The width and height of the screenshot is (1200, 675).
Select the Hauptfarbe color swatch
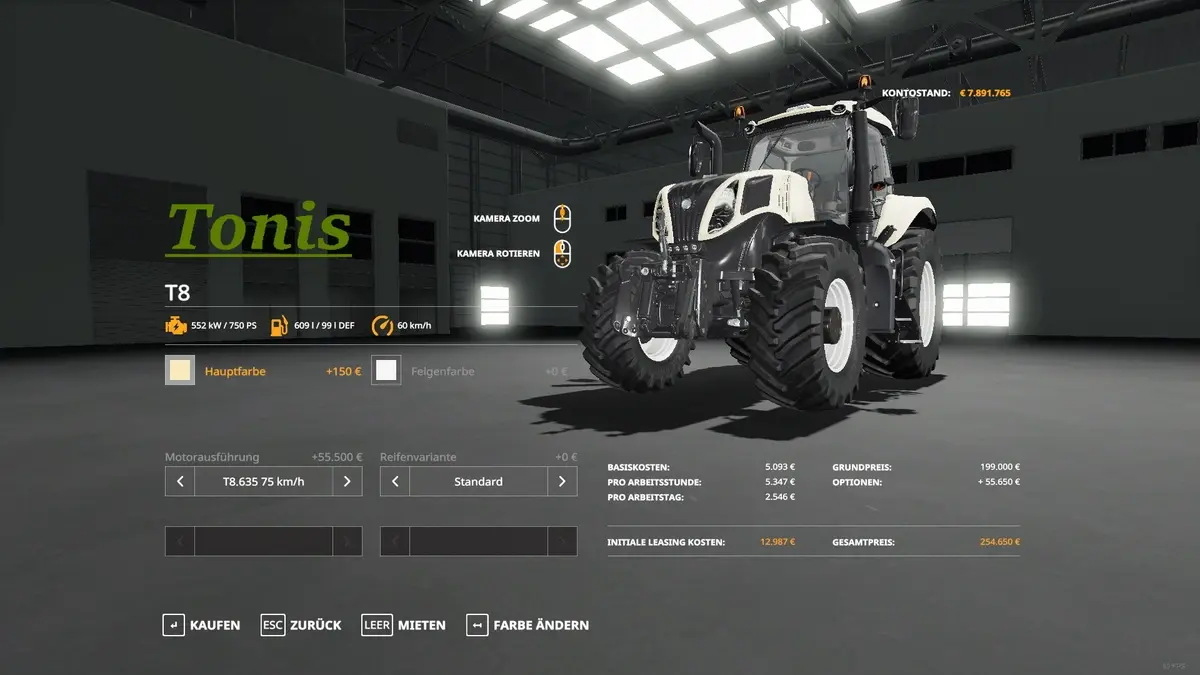[x=180, y=371]
